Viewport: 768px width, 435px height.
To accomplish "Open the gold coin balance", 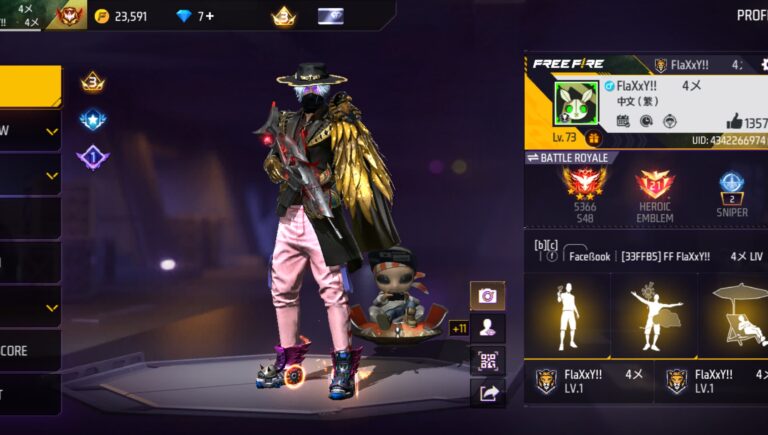I will pyautogui.click(x=120, y=16).
